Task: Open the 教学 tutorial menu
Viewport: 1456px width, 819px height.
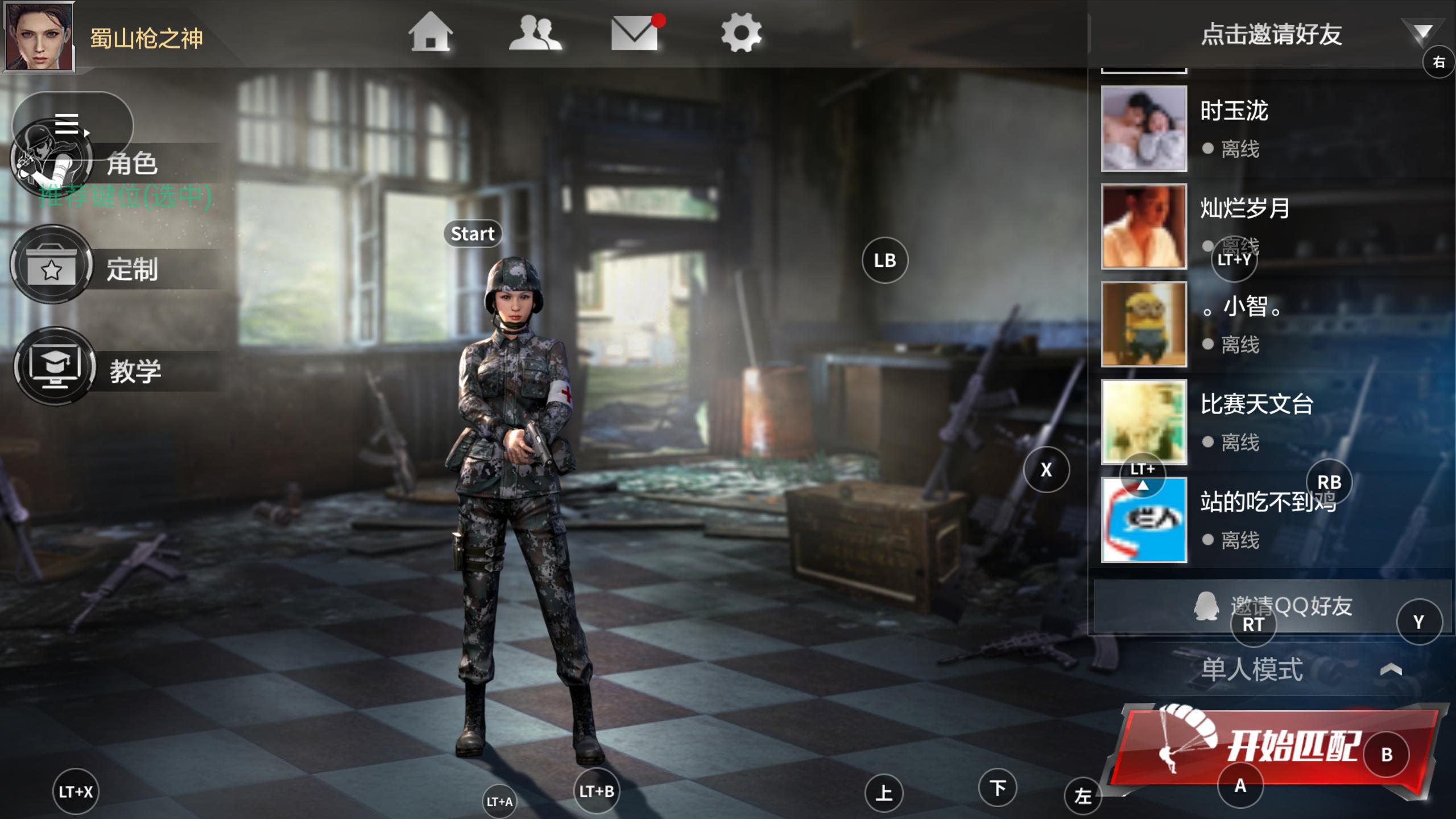Action: click(135, 371)
